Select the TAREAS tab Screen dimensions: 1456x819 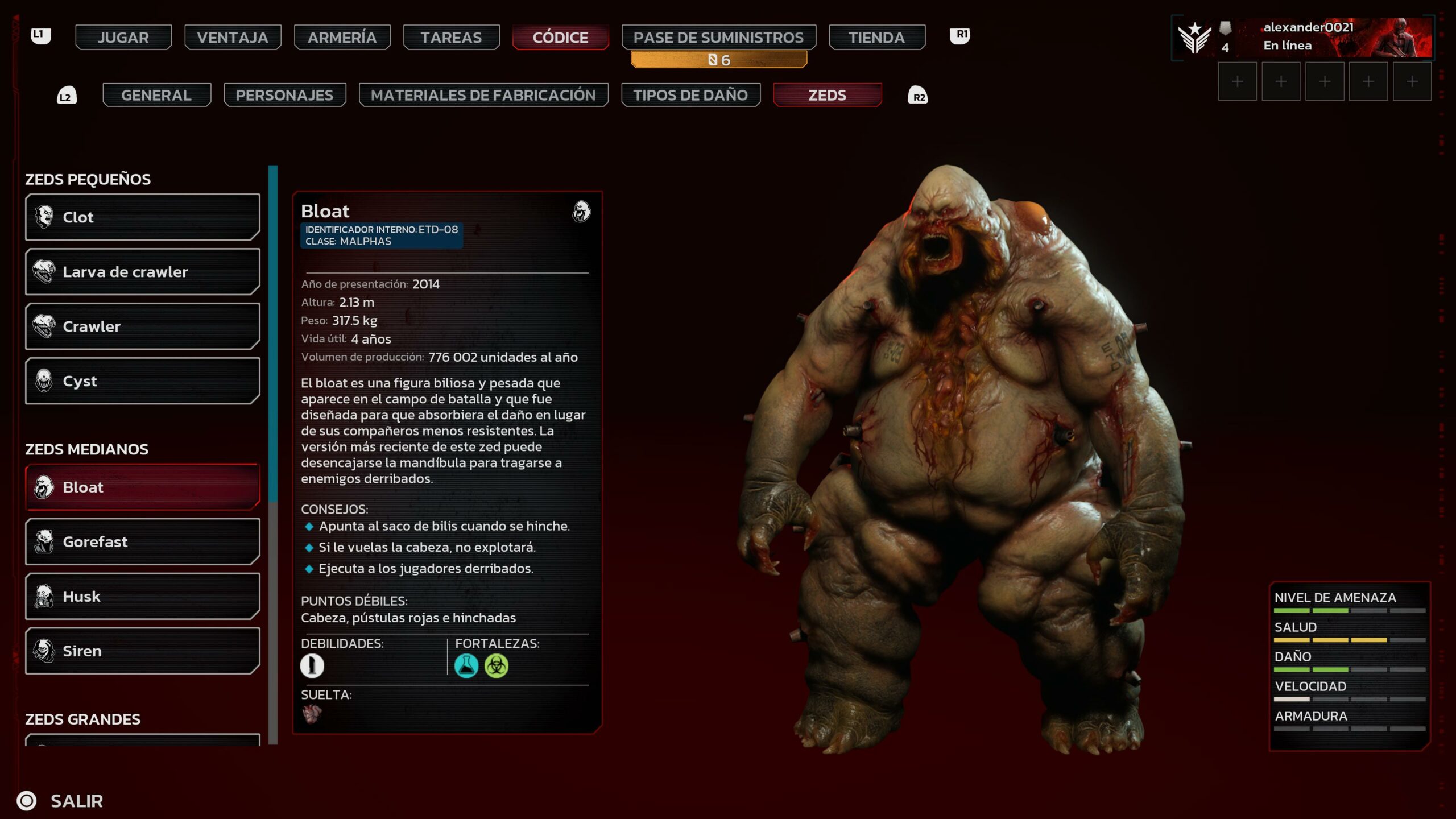[451, 38]
